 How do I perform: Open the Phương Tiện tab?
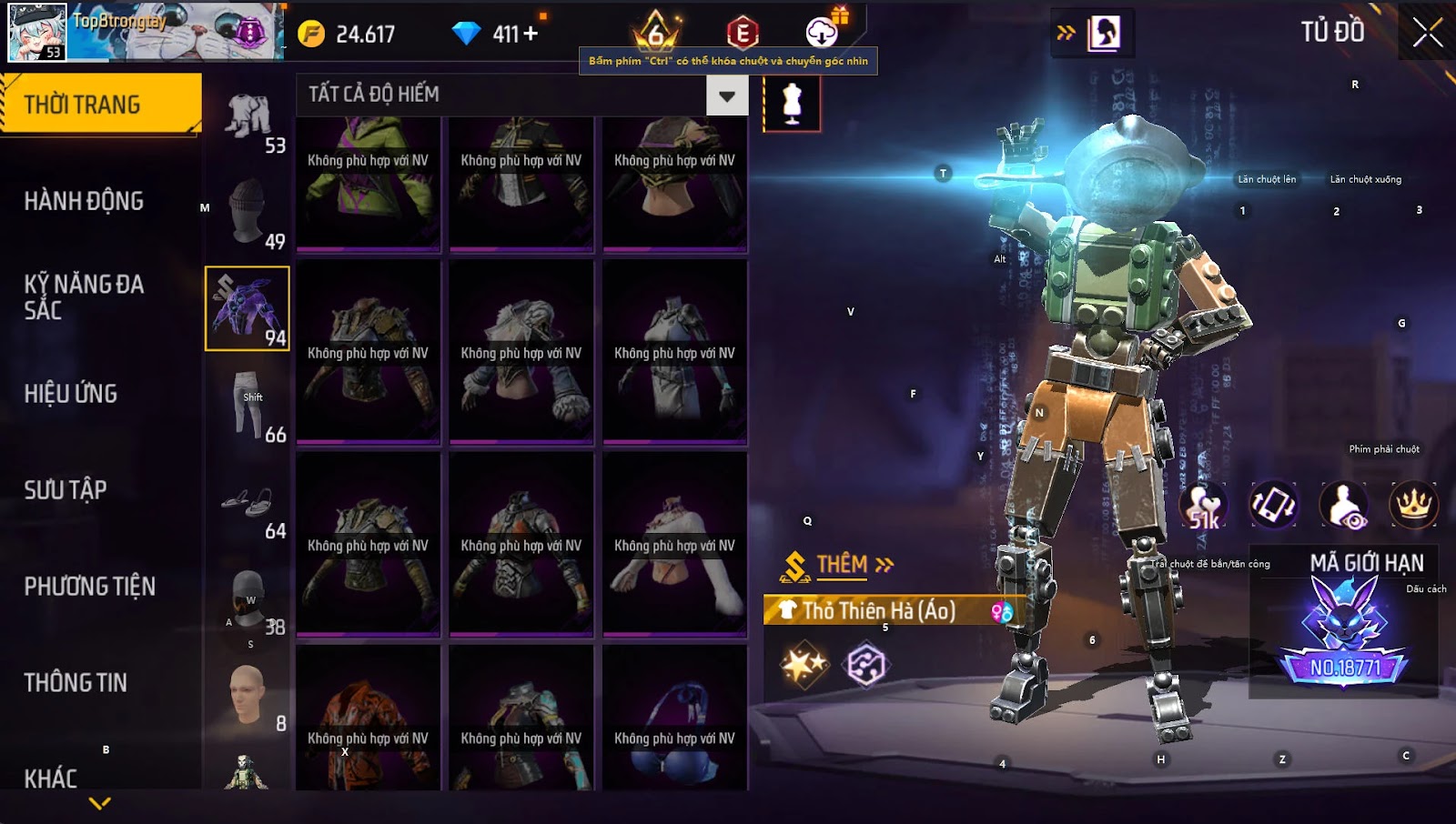coord(89,587)
